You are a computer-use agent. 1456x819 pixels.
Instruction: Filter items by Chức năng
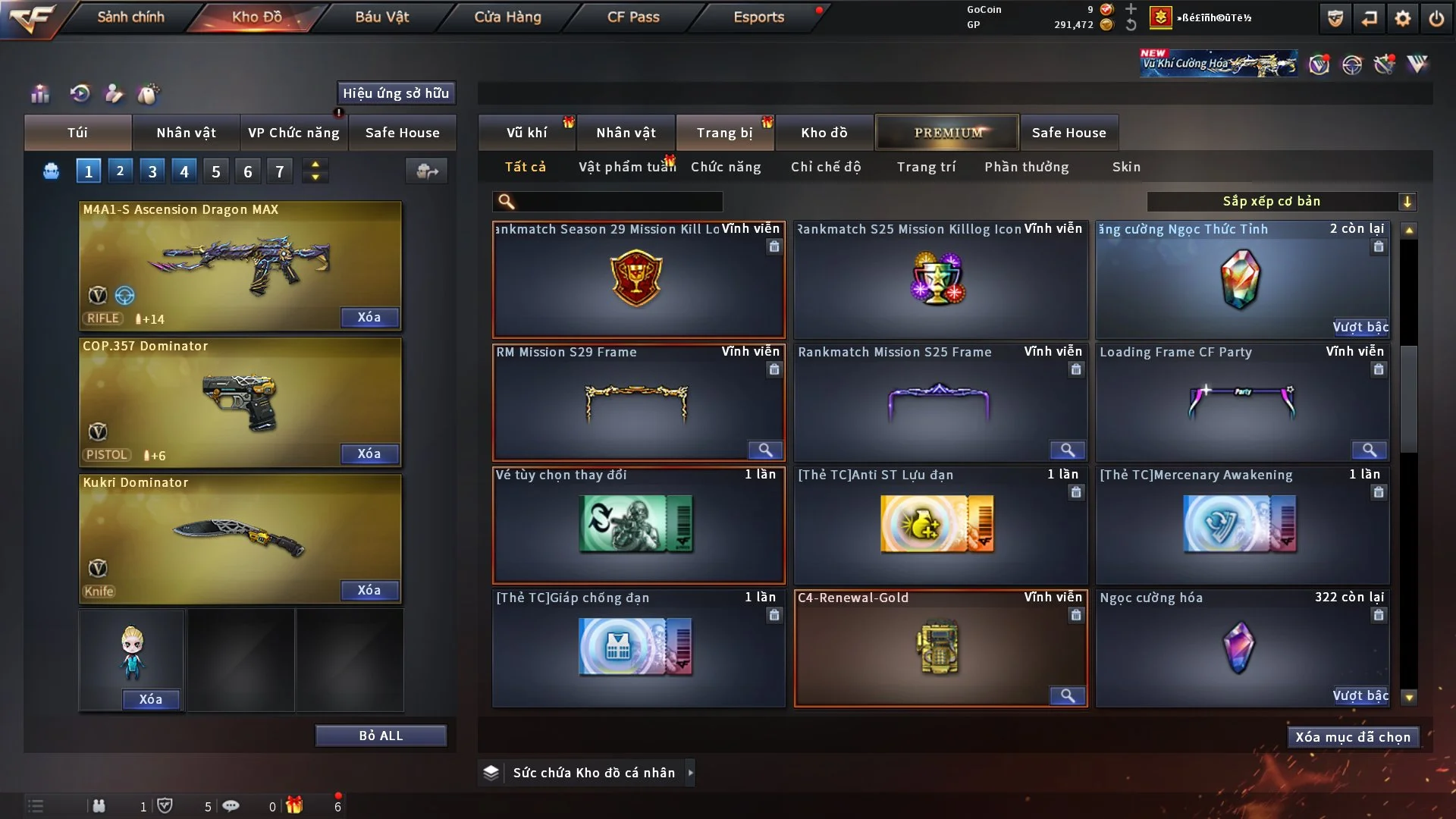tap(726, 167)
